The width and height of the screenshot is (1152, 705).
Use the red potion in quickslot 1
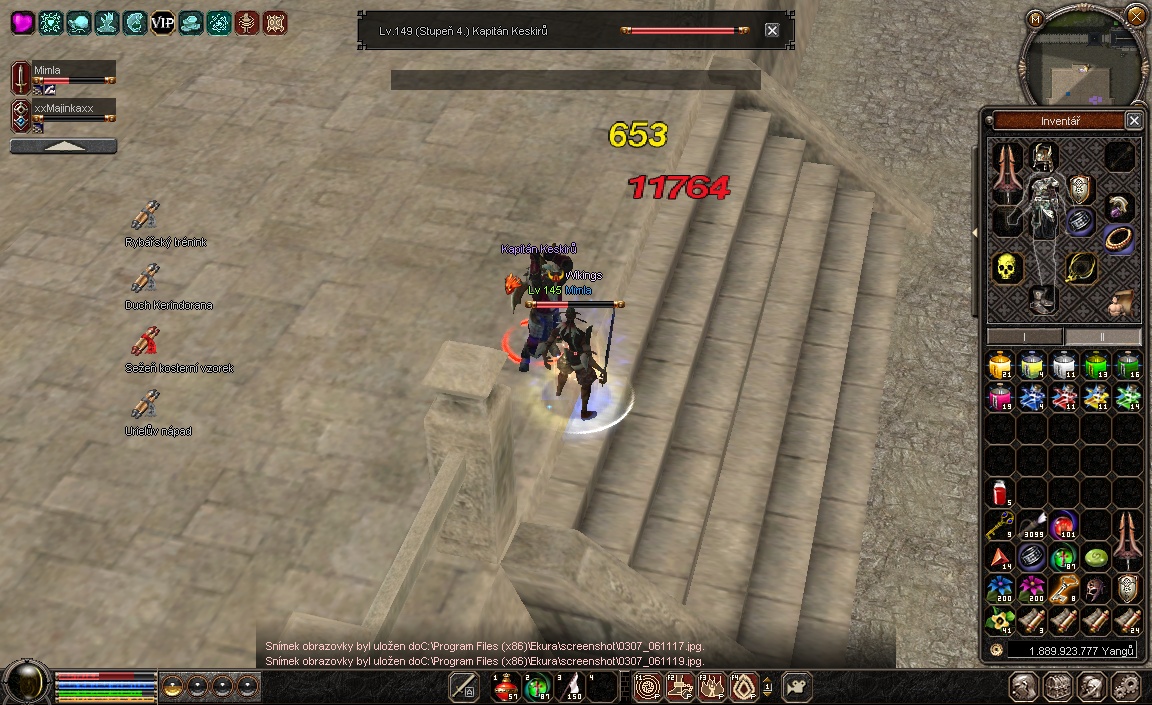click(505, 687)
